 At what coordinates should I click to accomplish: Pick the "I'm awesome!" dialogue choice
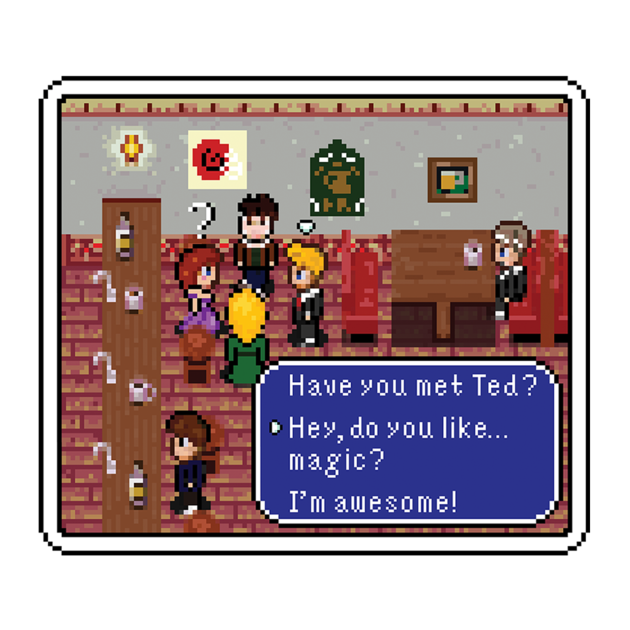[x=372, y=502]
